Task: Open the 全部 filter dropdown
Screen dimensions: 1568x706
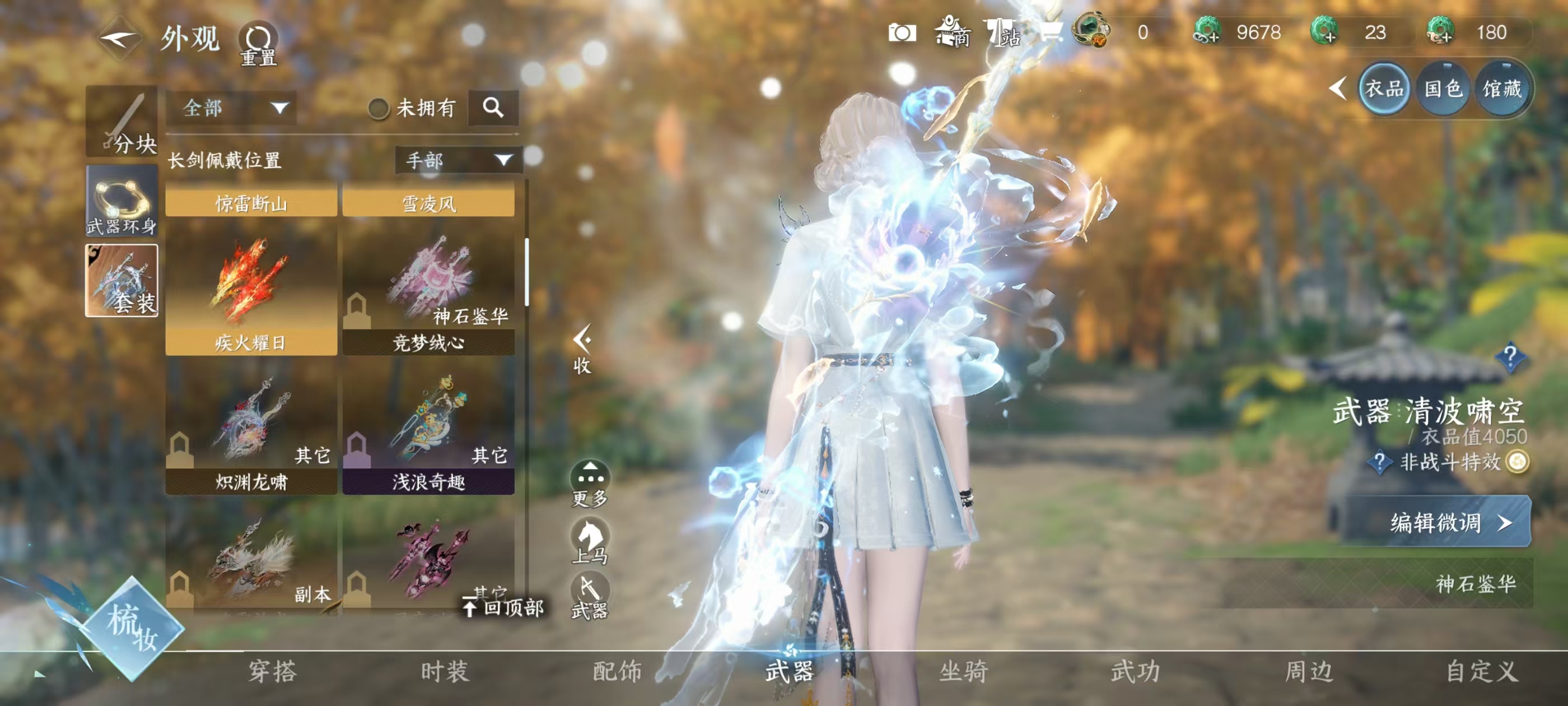Action: point(232,109)
